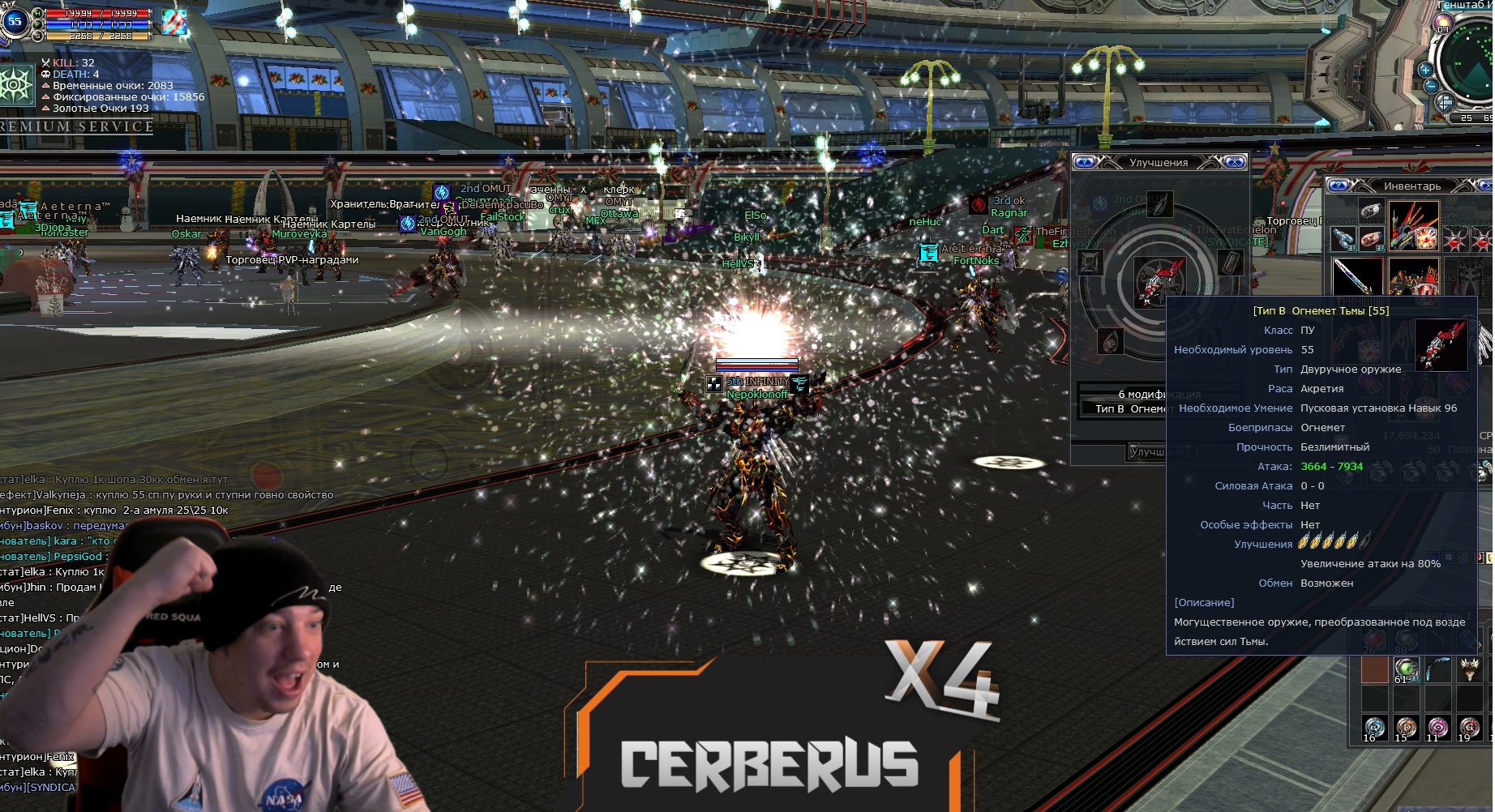1495x812 pixels.
Task: Select the teardrop gem slot on the upgrade ring
Action: pos(1110,340)
